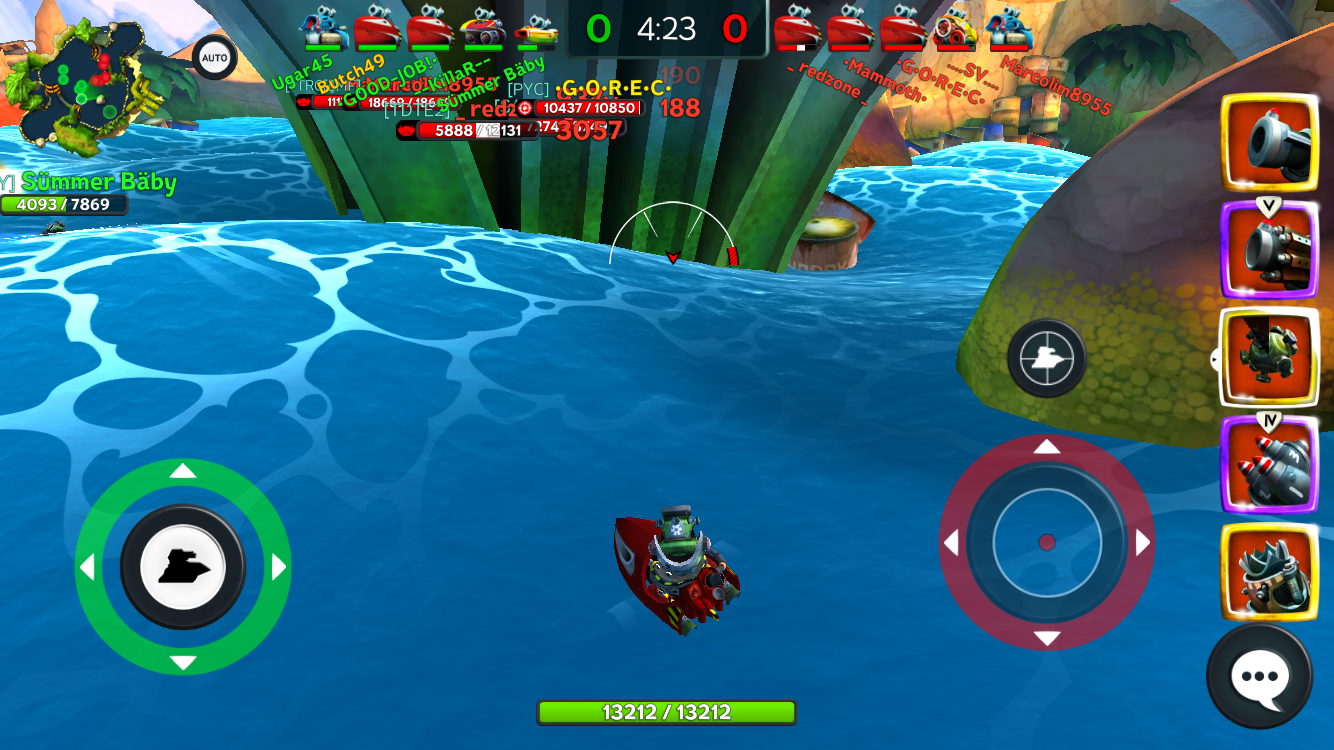The width and height of the screenshot is (1334, 750).
Task: Tap the ship icon on the steering pad
Action: tap(183, 567)
